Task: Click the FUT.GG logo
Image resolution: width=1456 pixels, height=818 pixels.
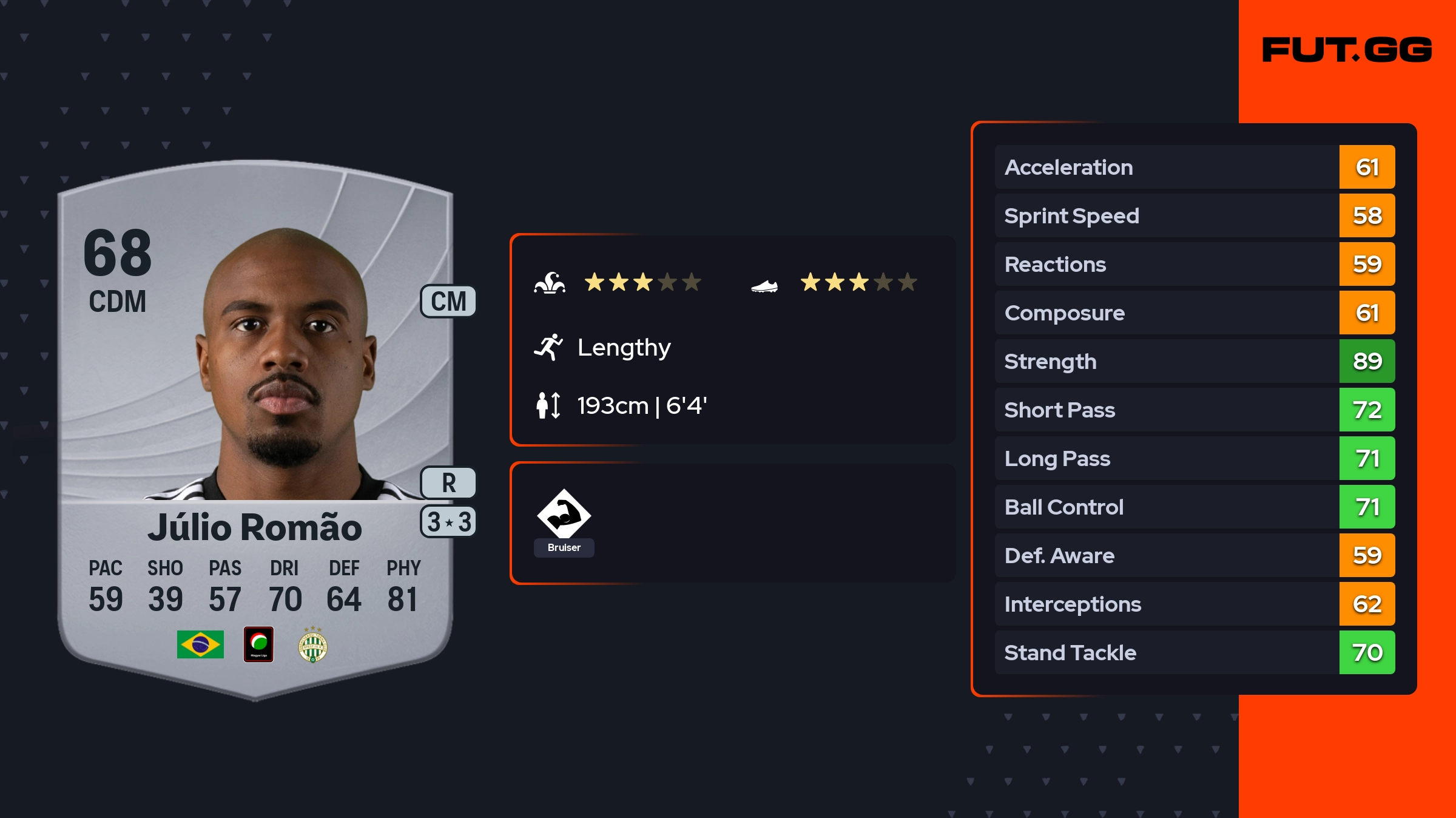Action: tap(1347, 50)
